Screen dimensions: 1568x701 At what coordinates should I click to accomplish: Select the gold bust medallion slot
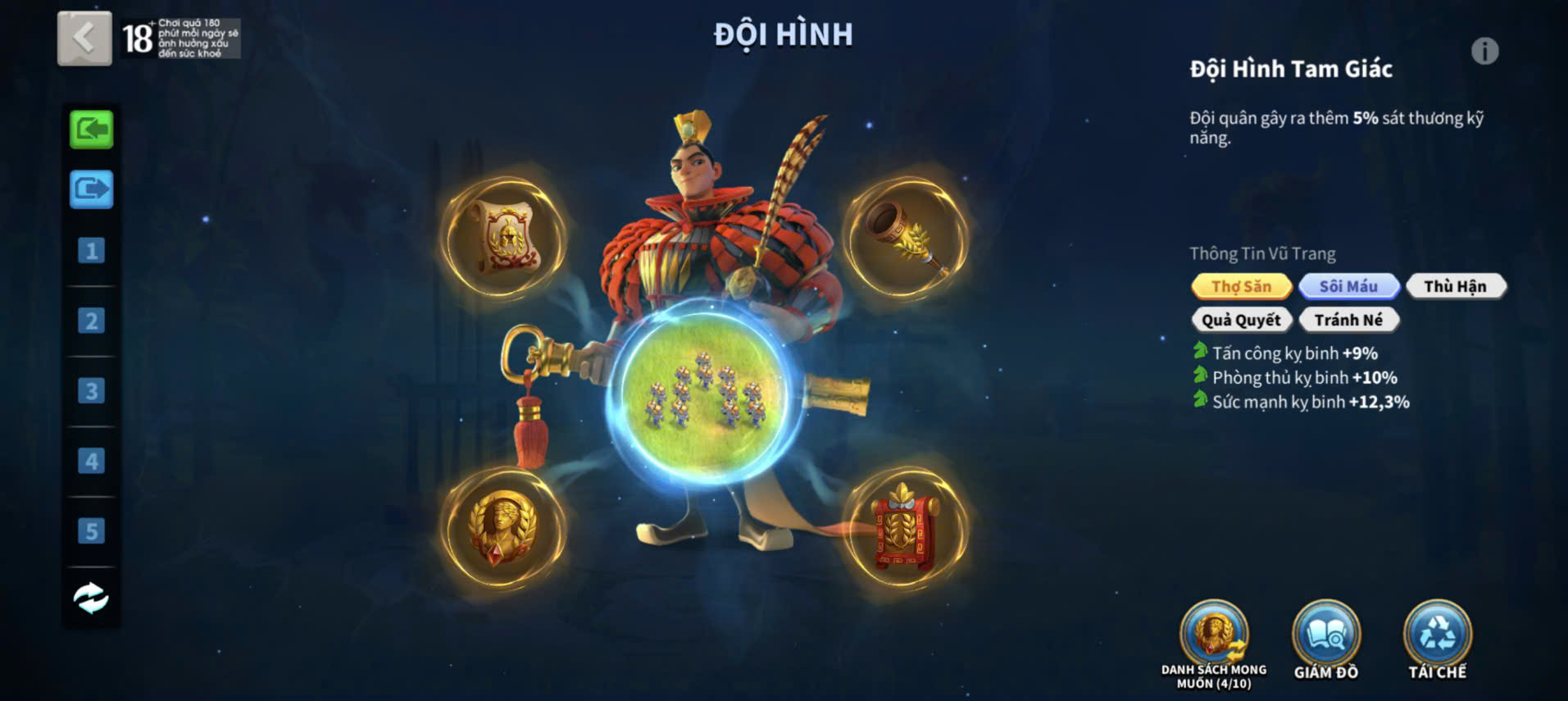(503, 526)
